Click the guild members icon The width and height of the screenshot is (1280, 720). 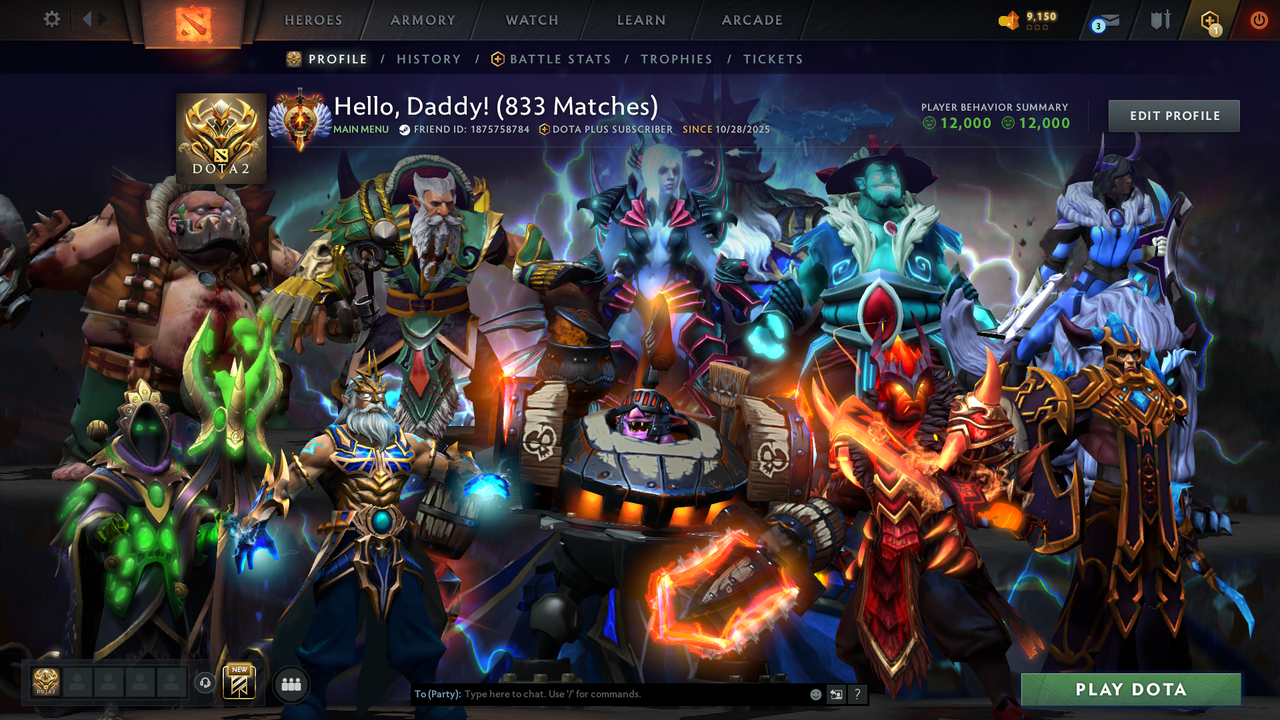pyautogui.click(x=291, y=683)
